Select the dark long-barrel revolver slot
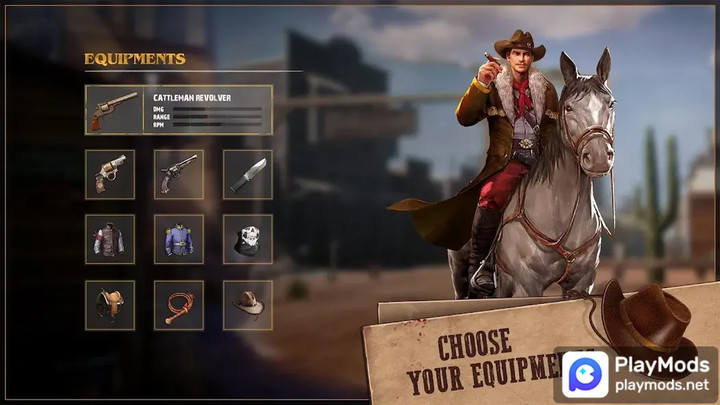The width and height of the screenshot is (720, 405). (x=179, y=175)
